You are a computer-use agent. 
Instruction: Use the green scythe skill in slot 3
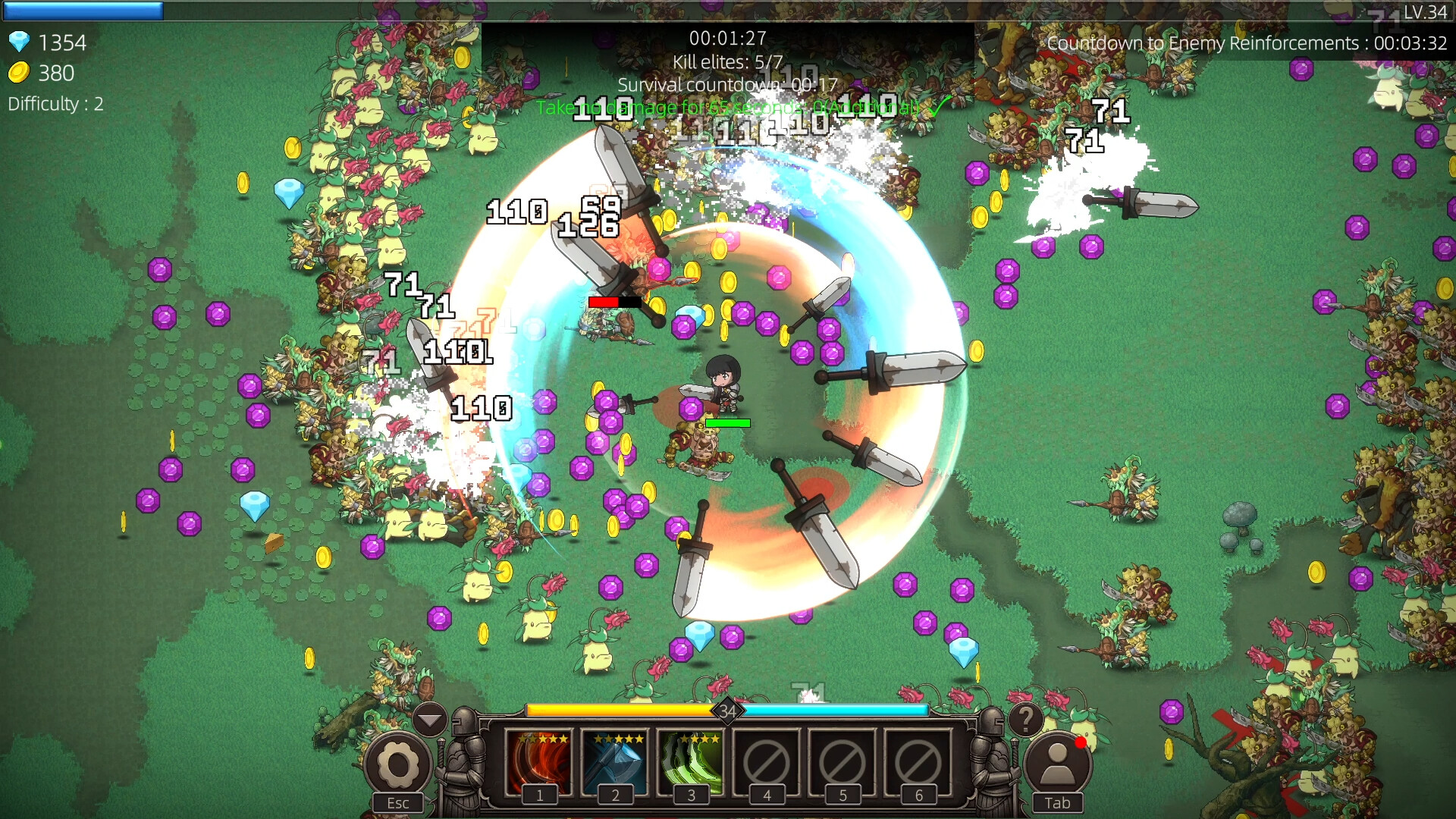click(692, 762)
